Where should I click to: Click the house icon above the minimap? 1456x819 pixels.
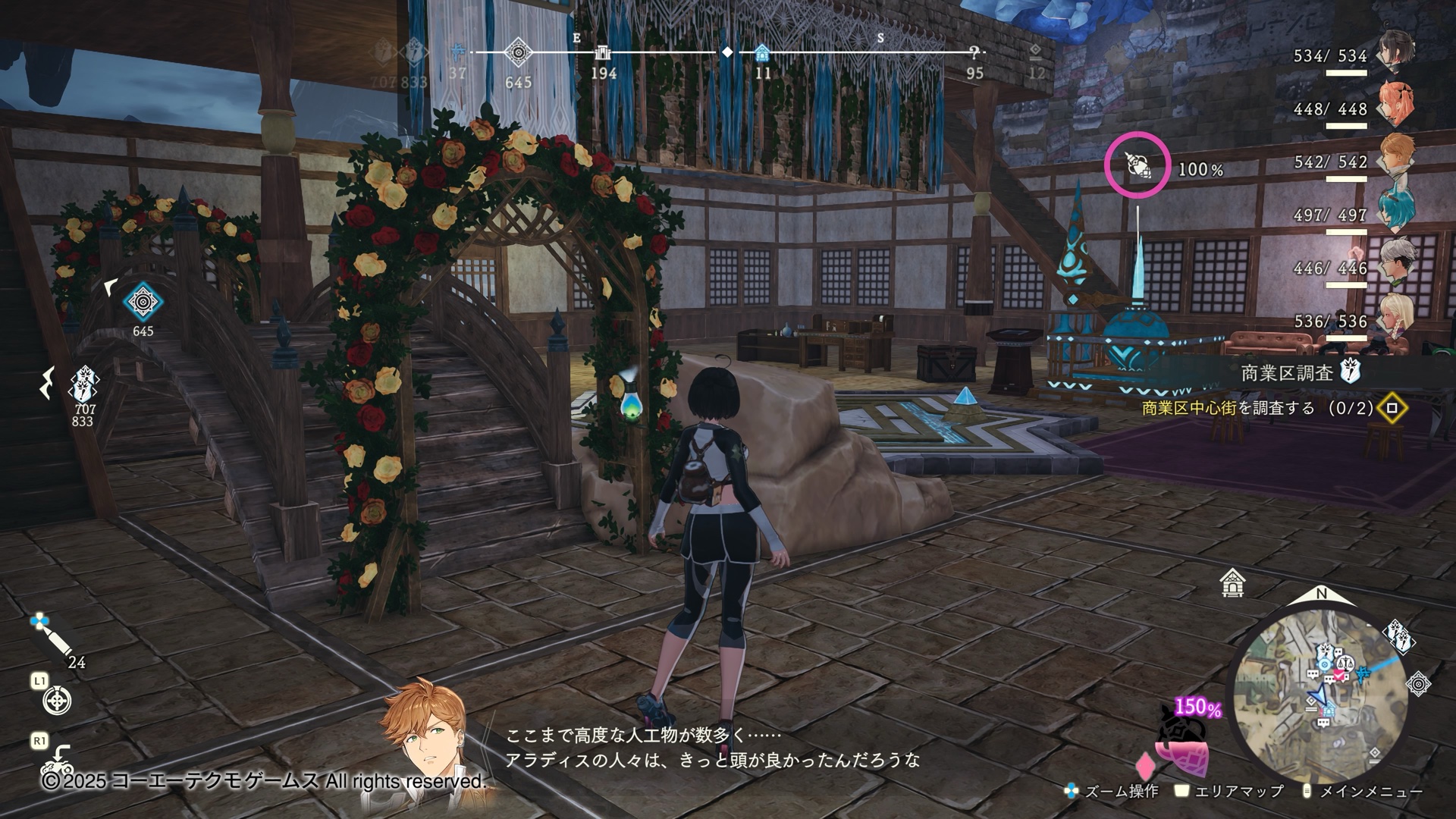click(x=1234, y=584)
